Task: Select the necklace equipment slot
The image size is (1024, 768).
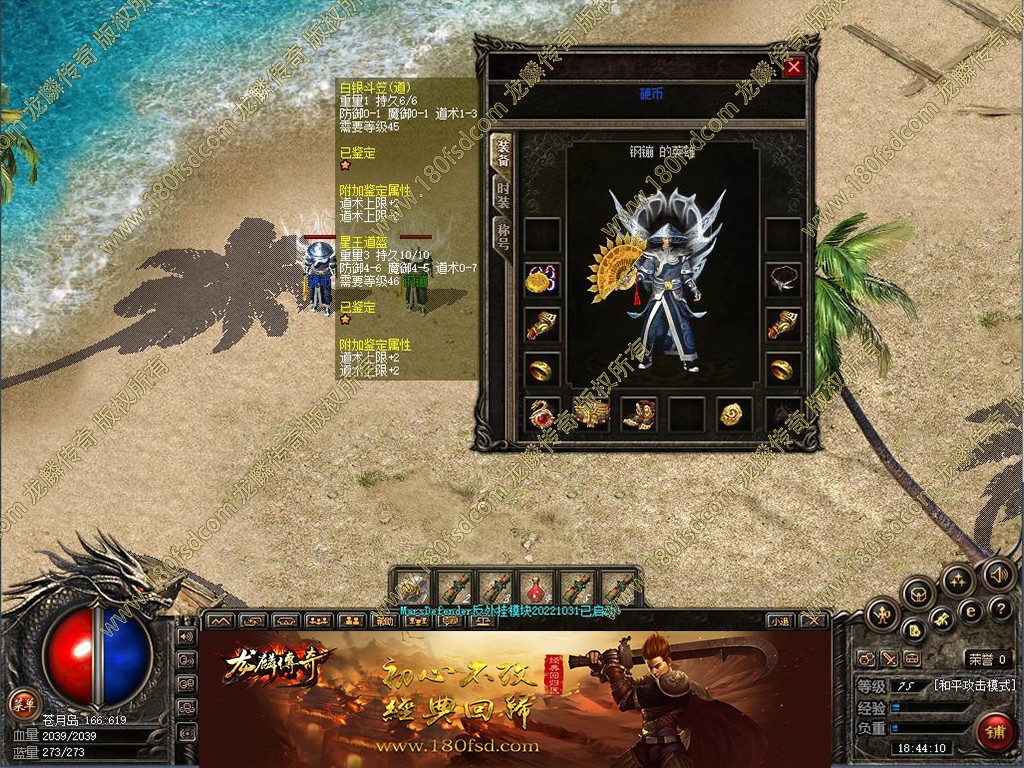Action: pos(783,280)
